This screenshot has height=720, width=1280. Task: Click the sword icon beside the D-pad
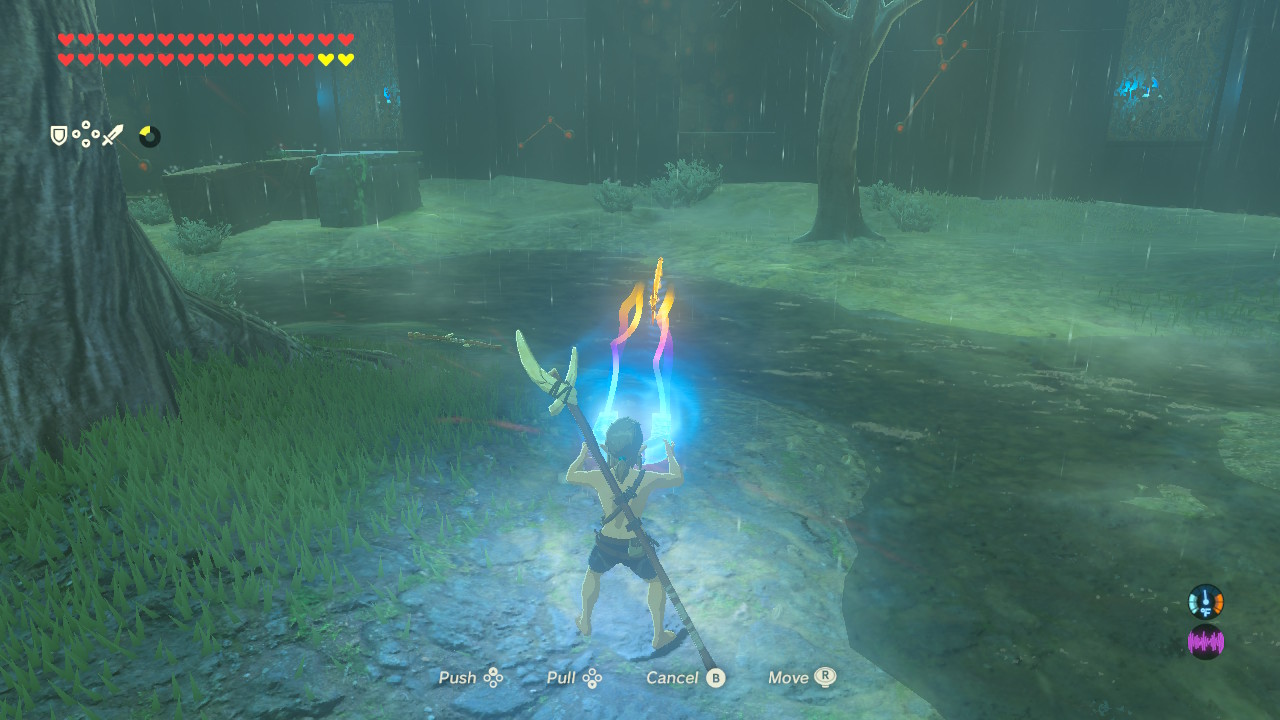113,134
